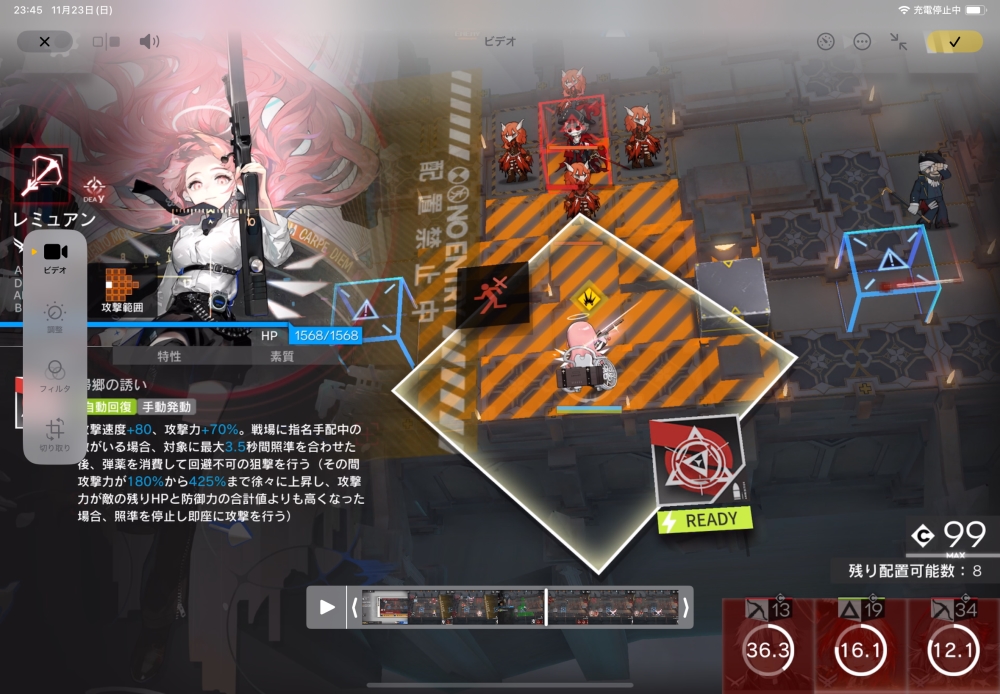1000x694 pixels.
Task: Confirm edits with the yellow checkmark button
Action: (x=954, y=42)
